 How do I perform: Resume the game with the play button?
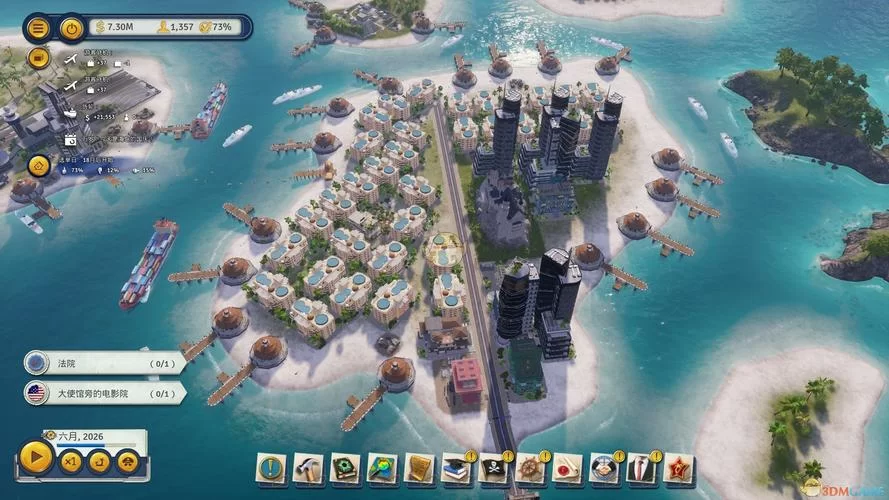(x=36, y=458)
